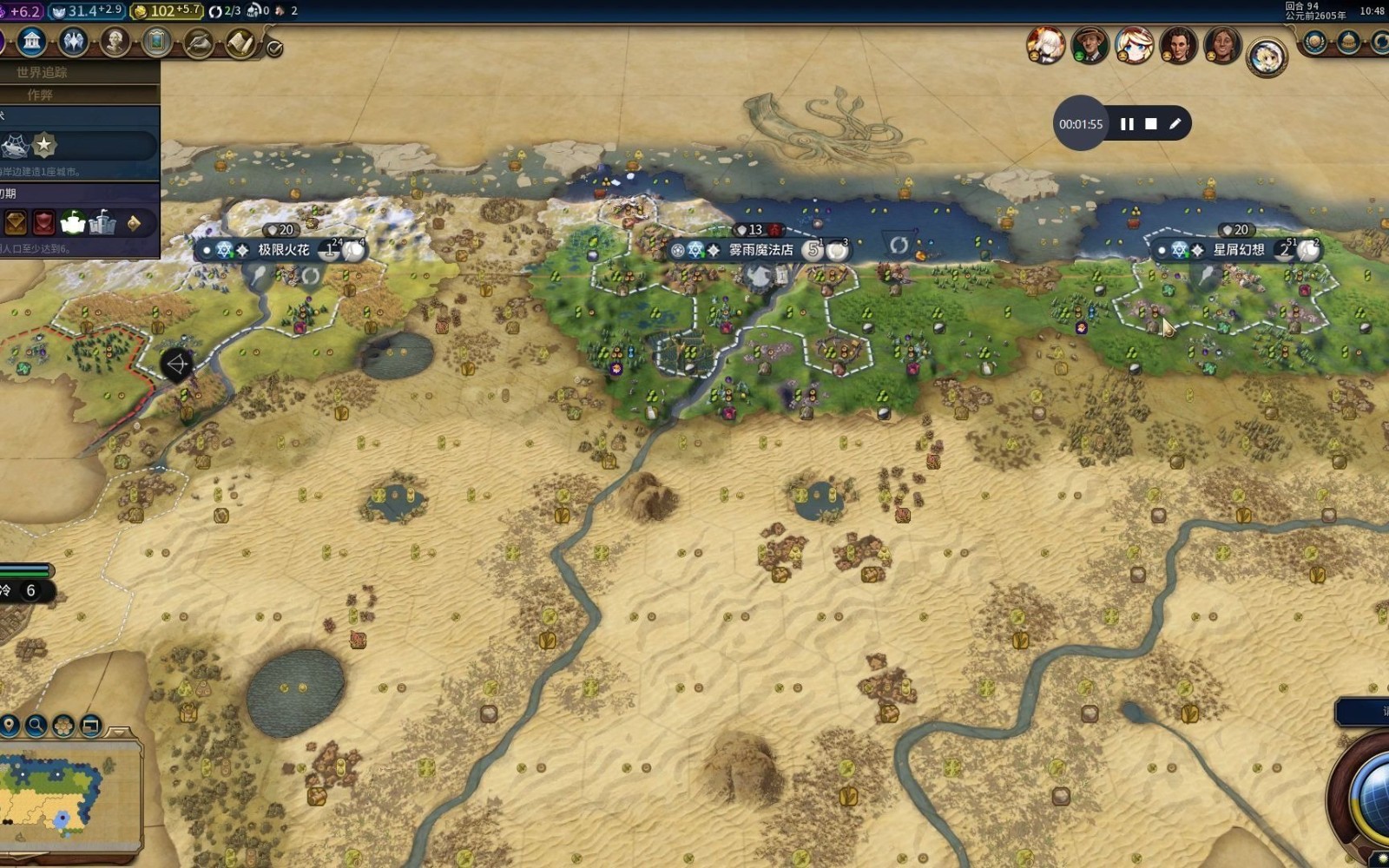Open the 作弊 cheat panel header
Image resolution: width=1389 pixels, height=868 pixels.
pos(40,94)
